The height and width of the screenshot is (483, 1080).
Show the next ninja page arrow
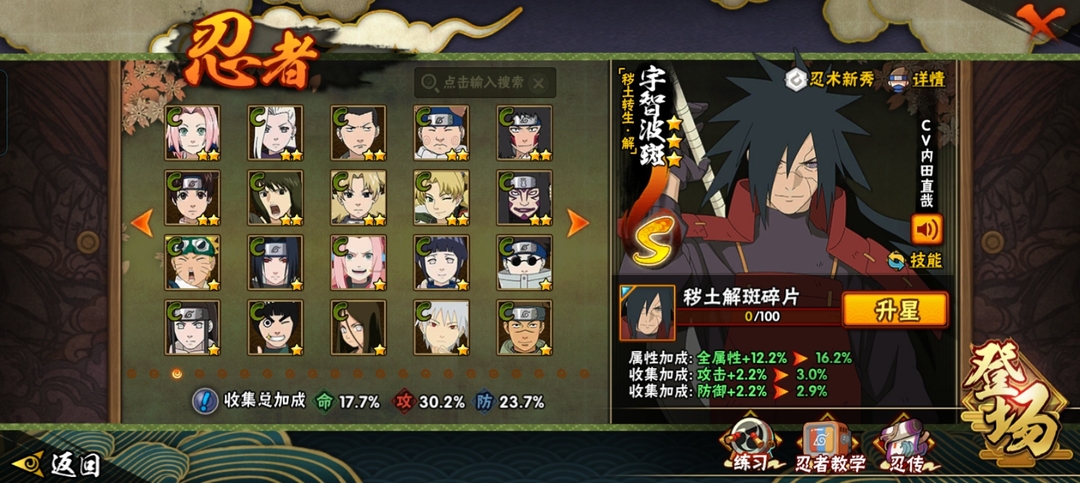coord(578,222)
